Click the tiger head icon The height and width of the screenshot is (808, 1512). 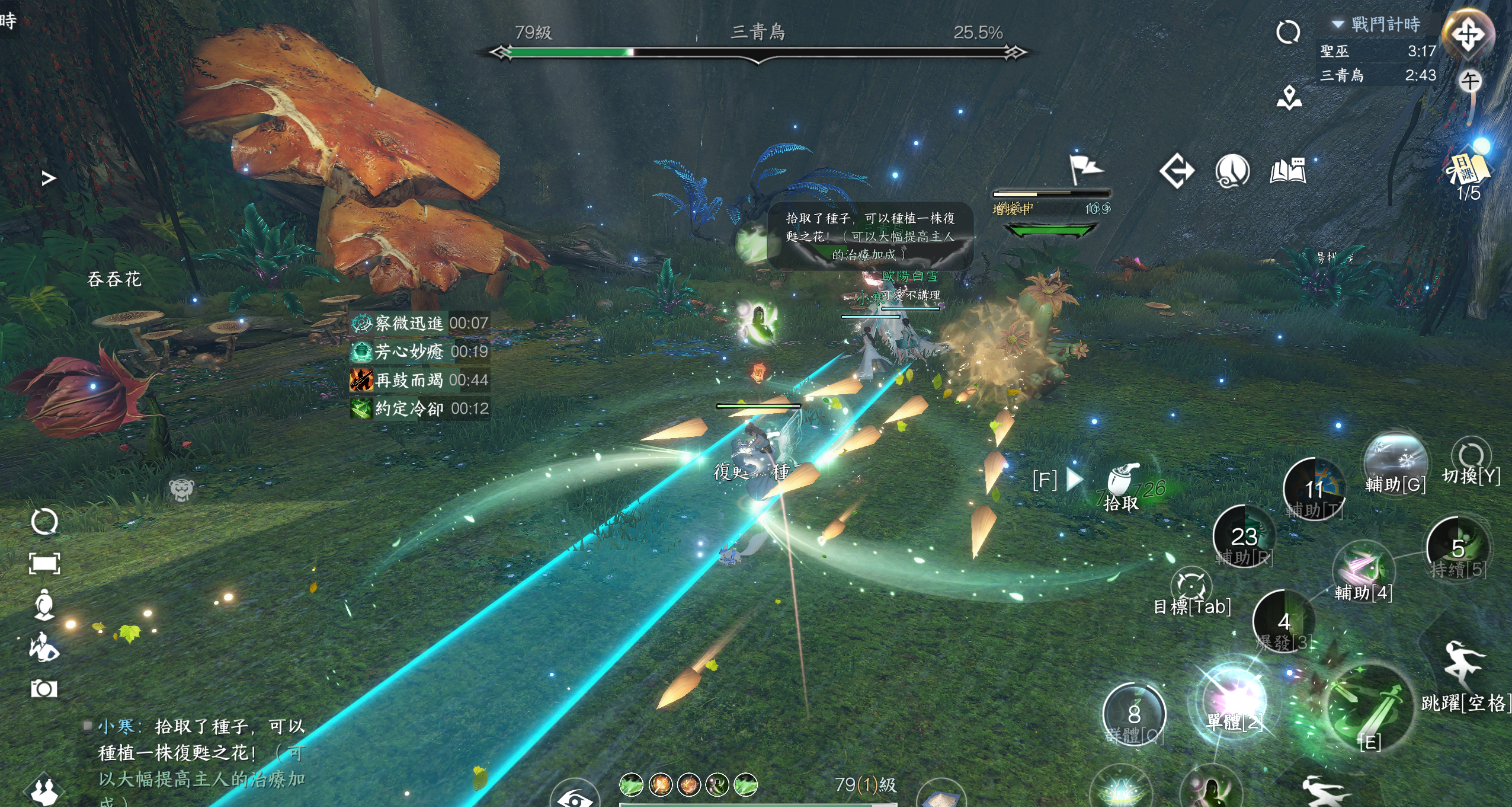click(x=181, y=490)
